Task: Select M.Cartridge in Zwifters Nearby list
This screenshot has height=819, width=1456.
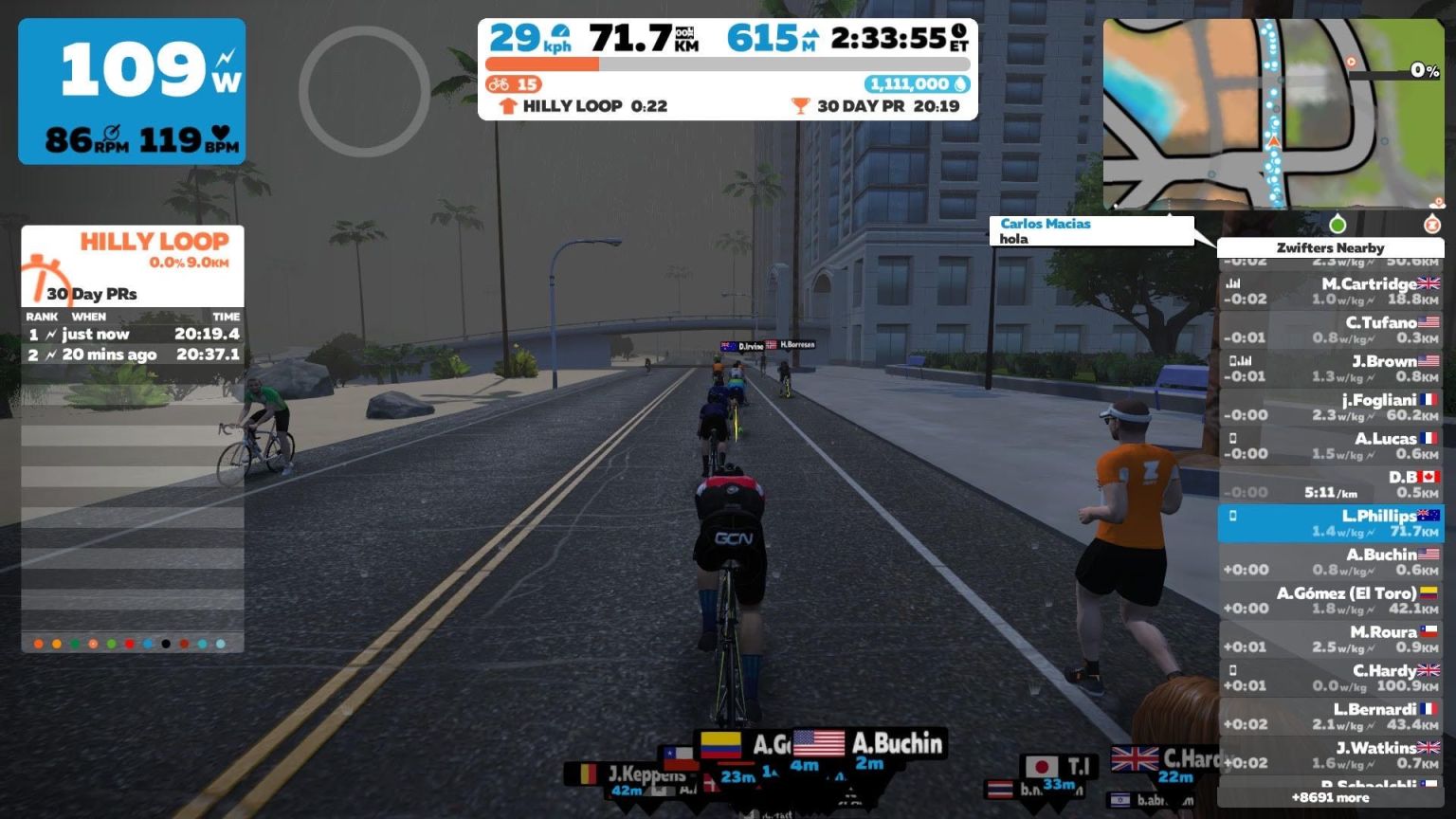Action: pyautogui.click(x=1330, y=291)
